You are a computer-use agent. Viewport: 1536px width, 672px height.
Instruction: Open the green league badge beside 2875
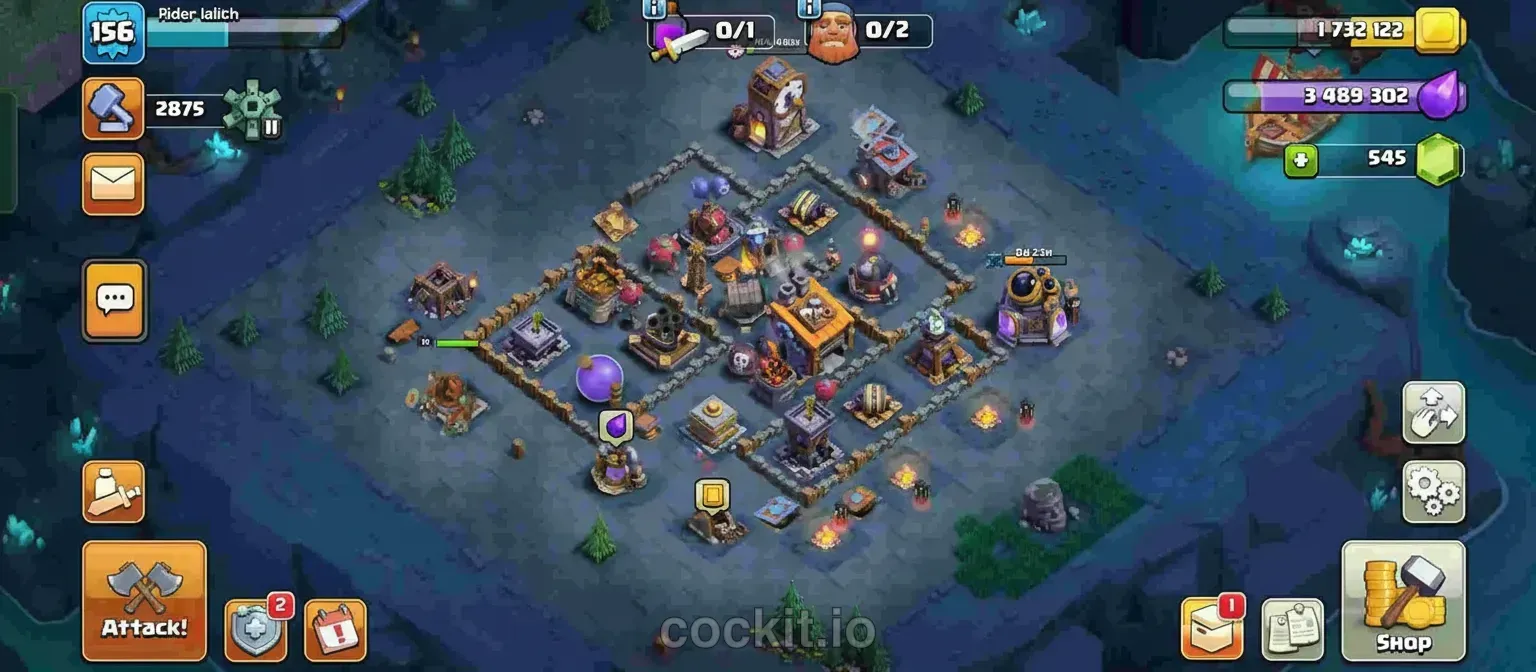[x=252, y=108]
